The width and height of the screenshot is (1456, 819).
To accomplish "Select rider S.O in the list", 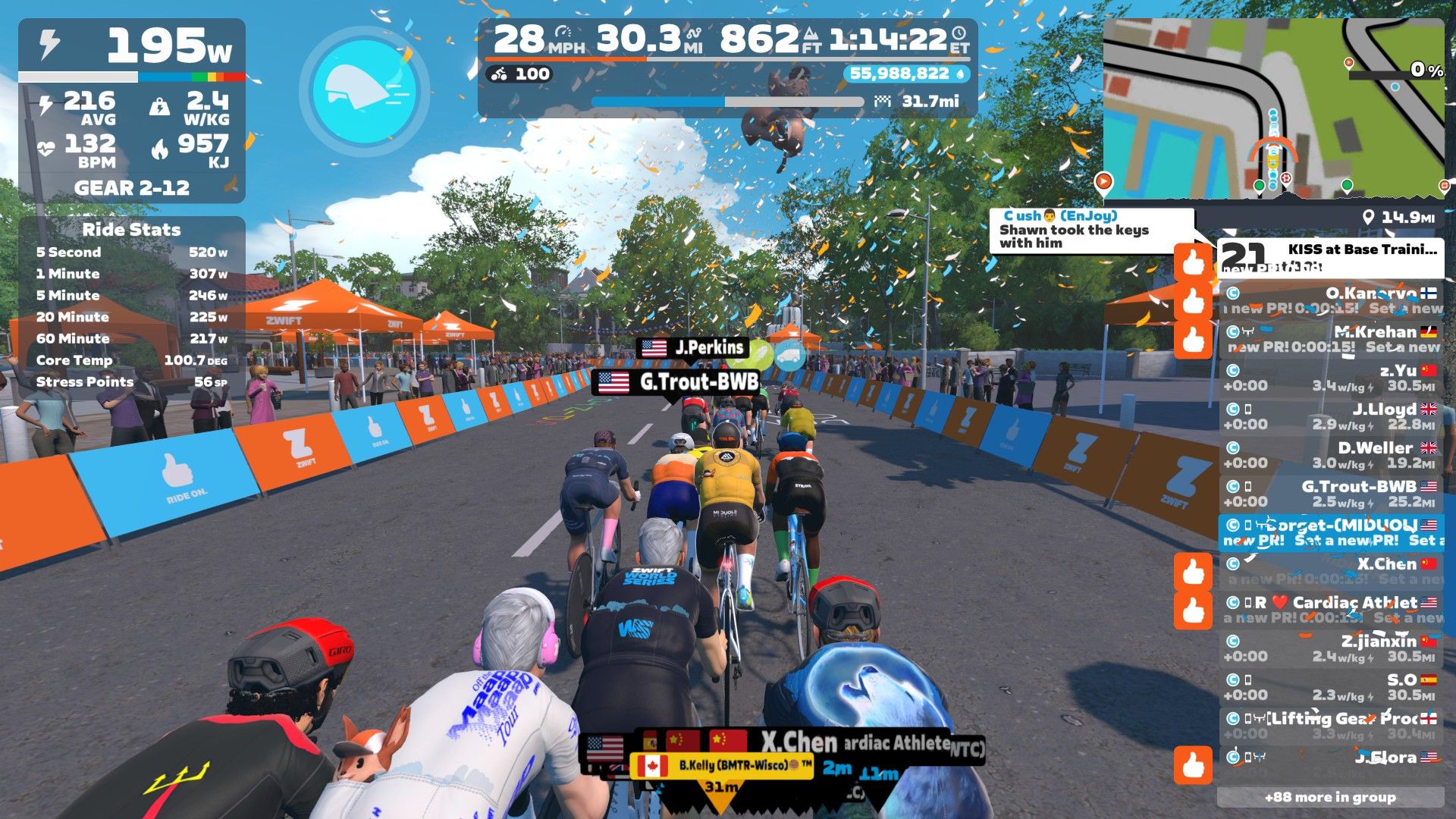I will point(1331,688).
